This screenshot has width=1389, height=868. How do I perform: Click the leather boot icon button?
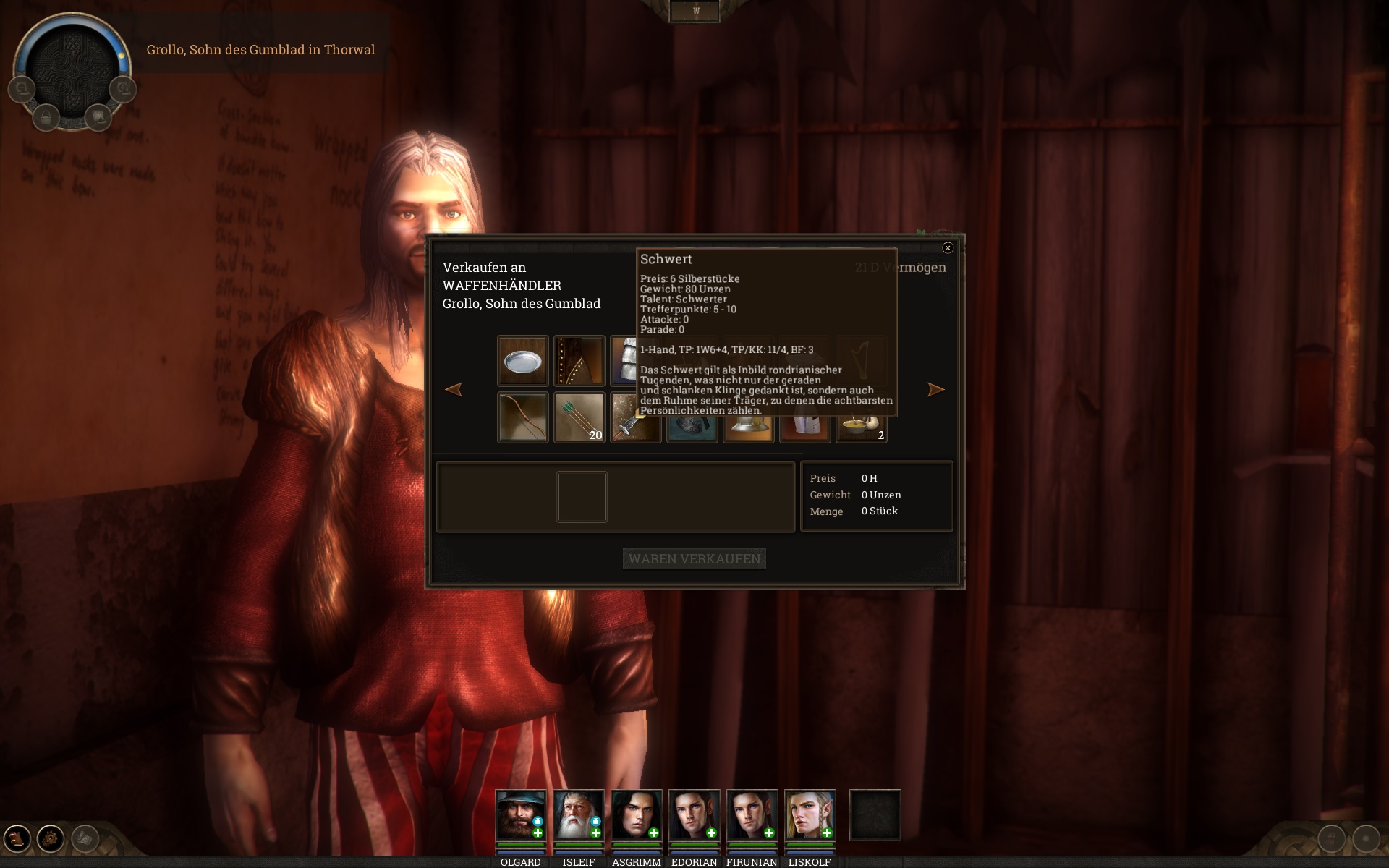point(17,838)
